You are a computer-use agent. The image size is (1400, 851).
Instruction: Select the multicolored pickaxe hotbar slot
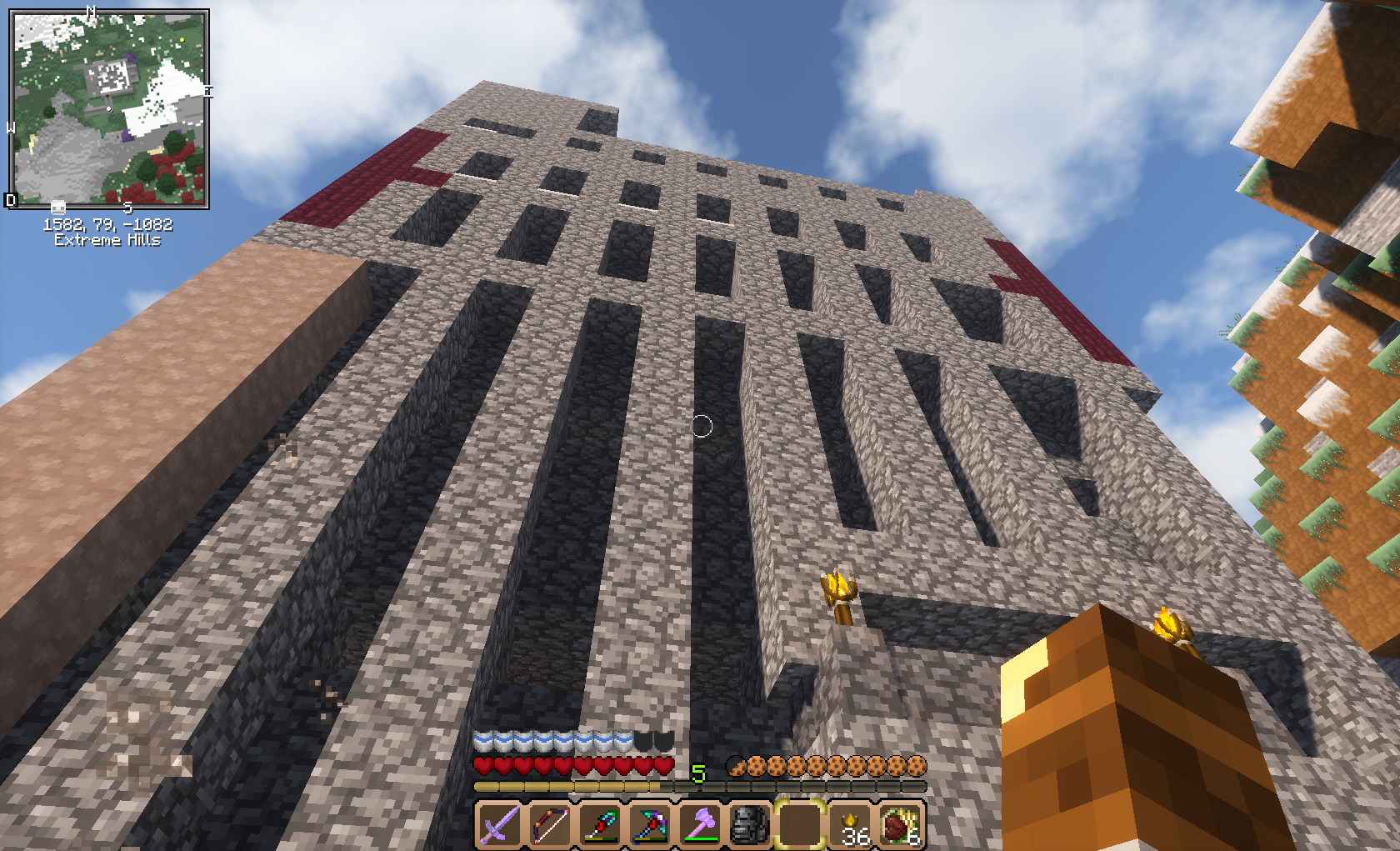tap(649, 824)
